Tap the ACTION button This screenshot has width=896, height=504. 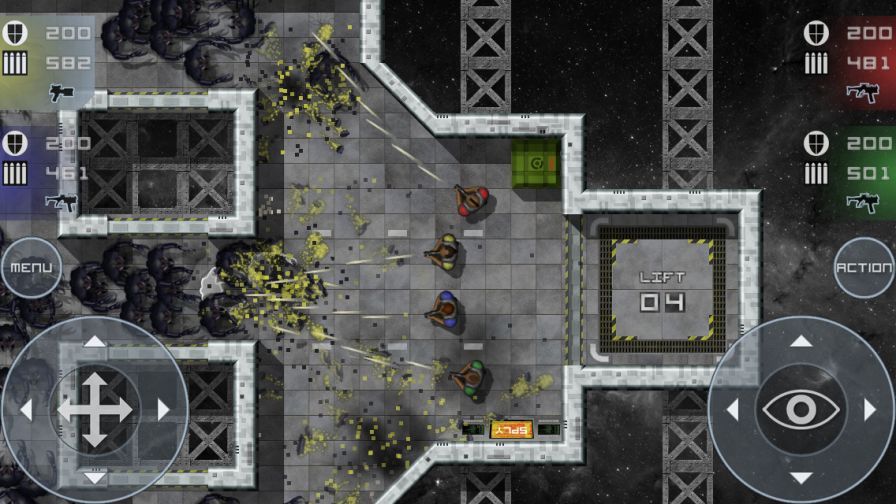(864, 268)
